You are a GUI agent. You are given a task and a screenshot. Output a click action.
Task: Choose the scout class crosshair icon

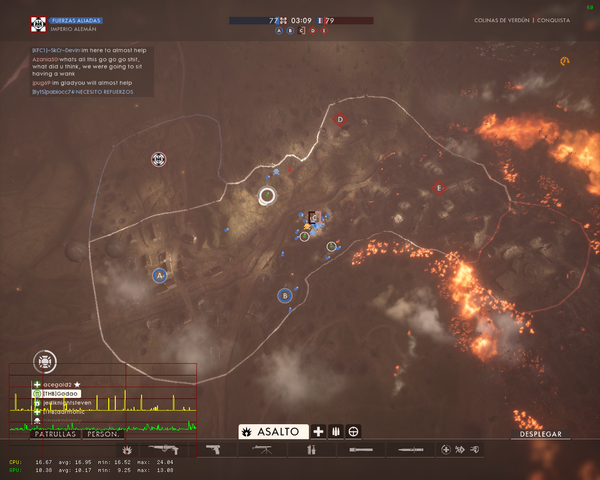coord(353,431)
